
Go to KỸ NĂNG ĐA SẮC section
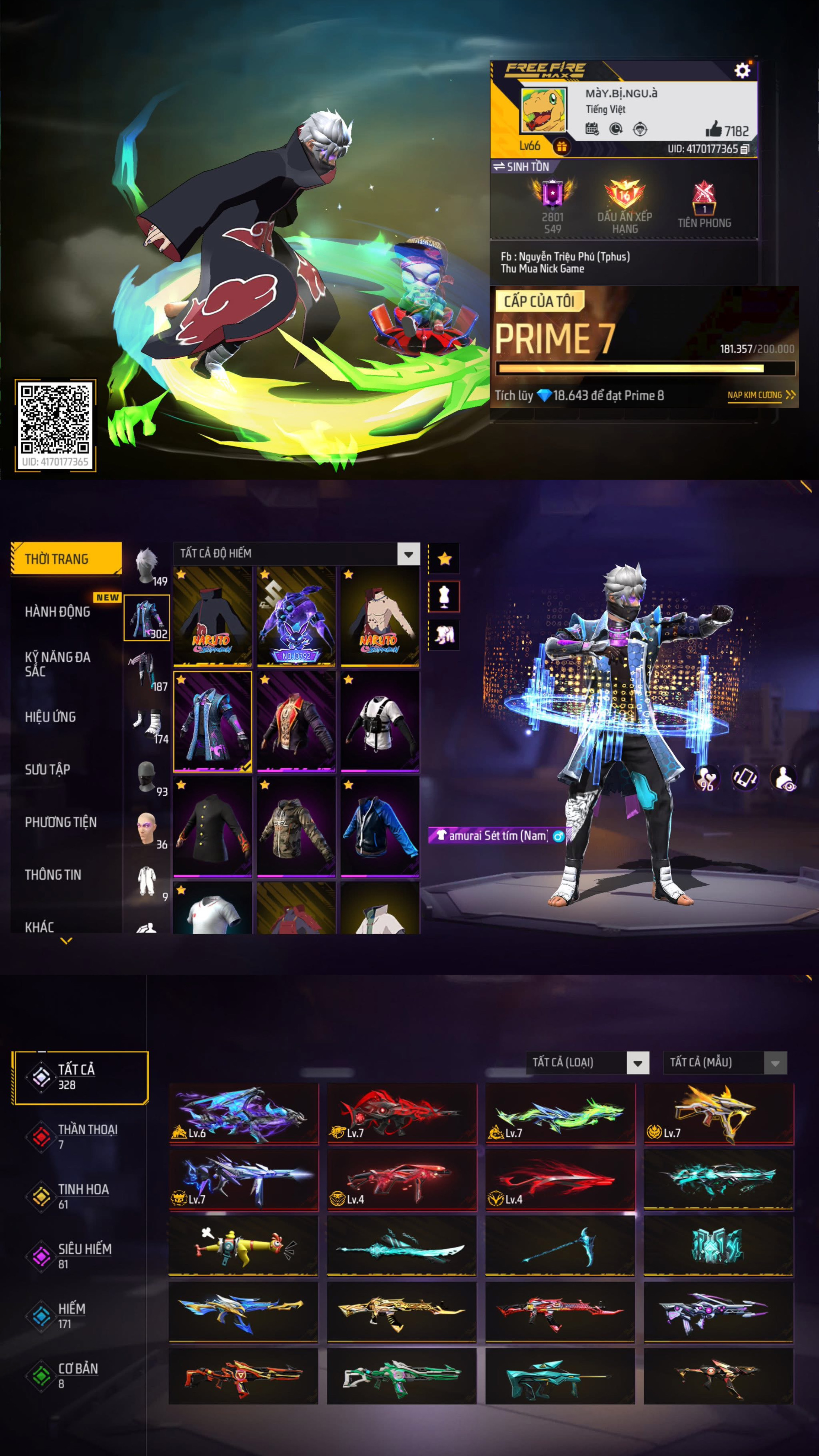tap(58, 663)
